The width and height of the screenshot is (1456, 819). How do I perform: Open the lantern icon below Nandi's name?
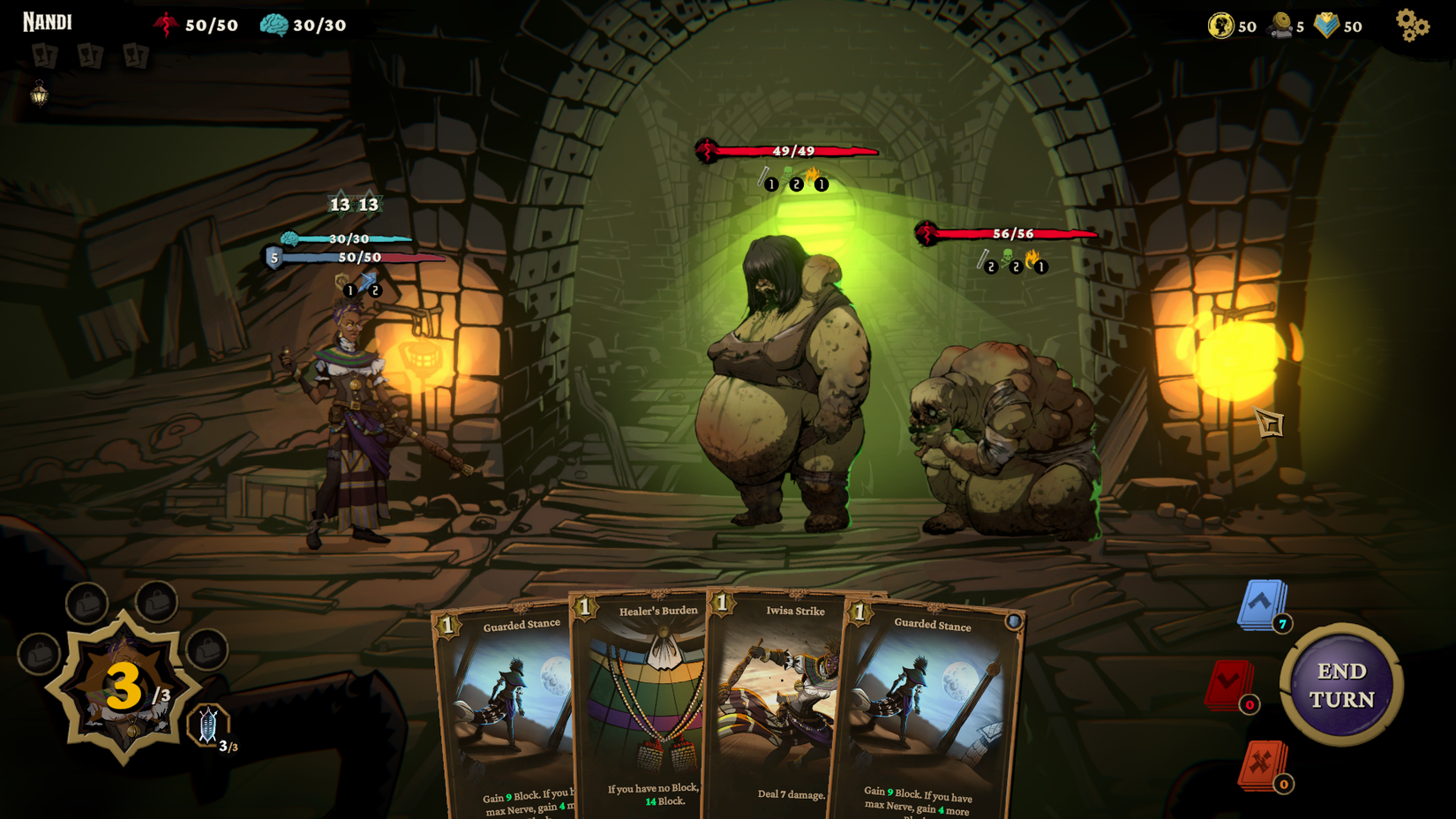tap(39, 94)
